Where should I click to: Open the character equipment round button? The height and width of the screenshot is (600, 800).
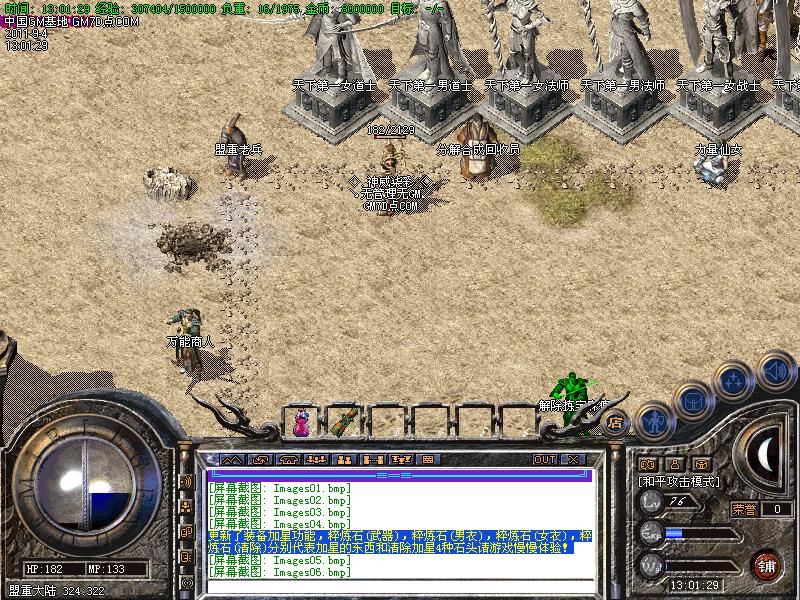(x=654, y=421)
